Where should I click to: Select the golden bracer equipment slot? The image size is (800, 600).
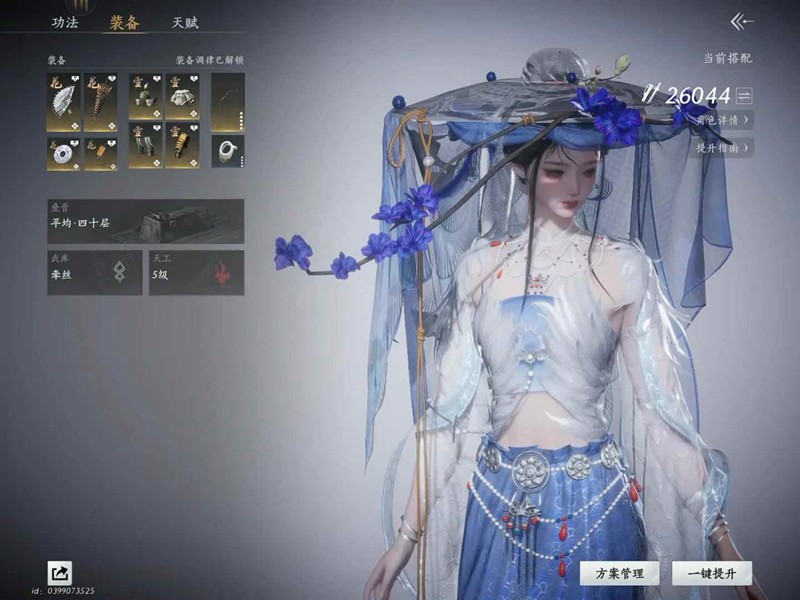182,145
